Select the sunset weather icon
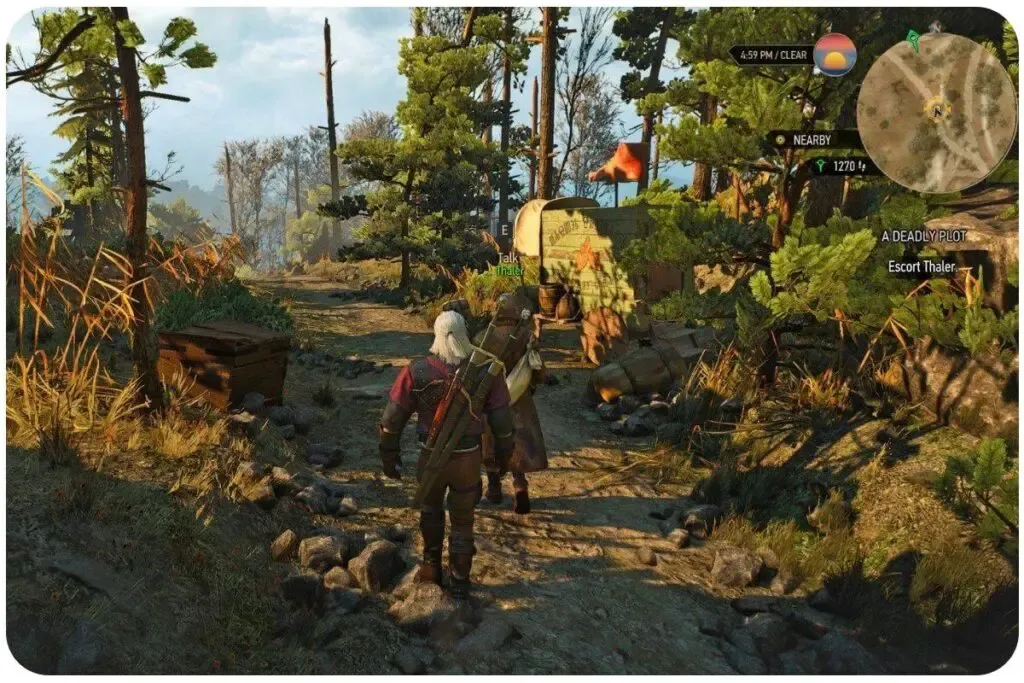This screenshot has height=683, width=1024. (834, 55)
